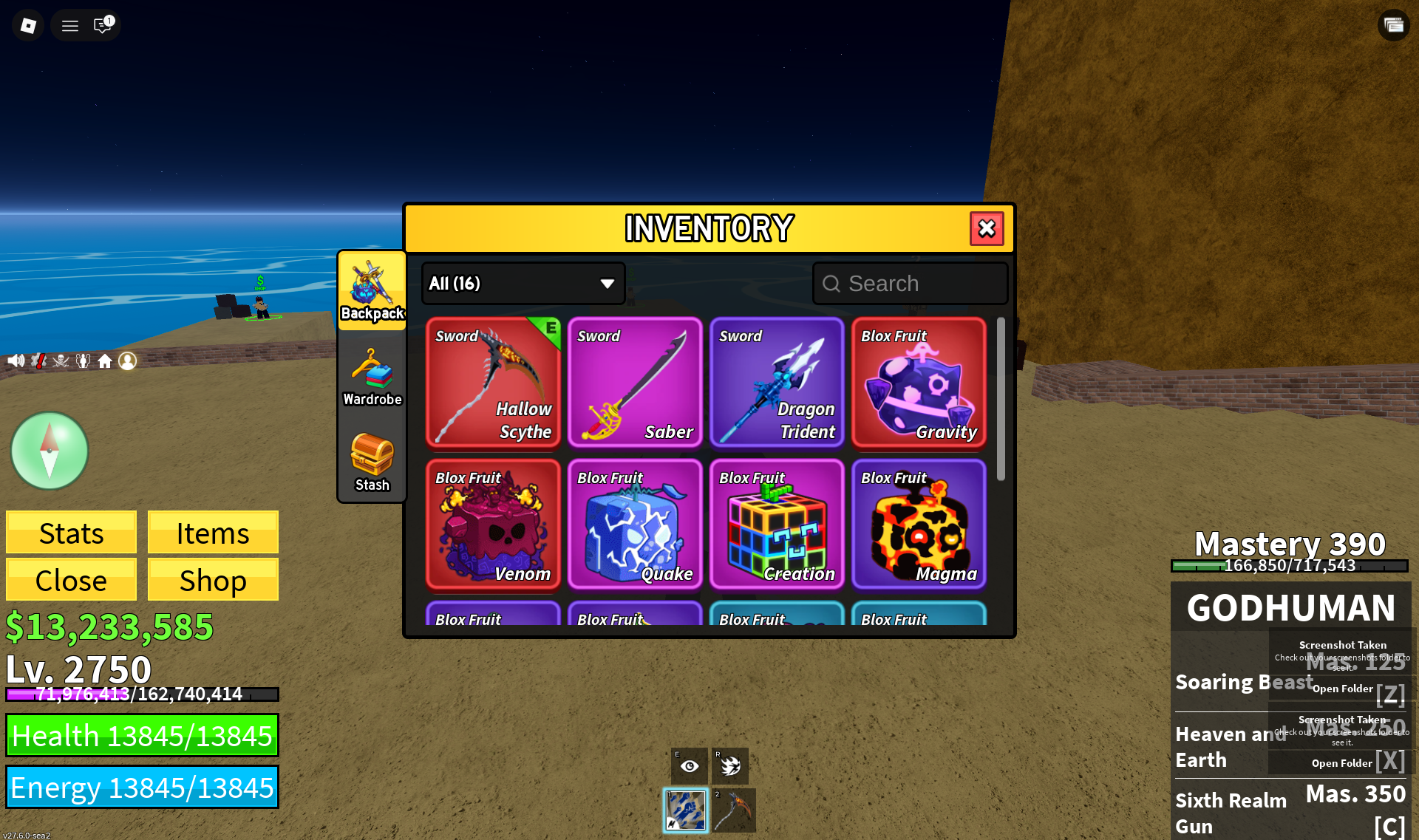
Task: Pick the Gravity Blox Fruit
Action: (919, 382)
